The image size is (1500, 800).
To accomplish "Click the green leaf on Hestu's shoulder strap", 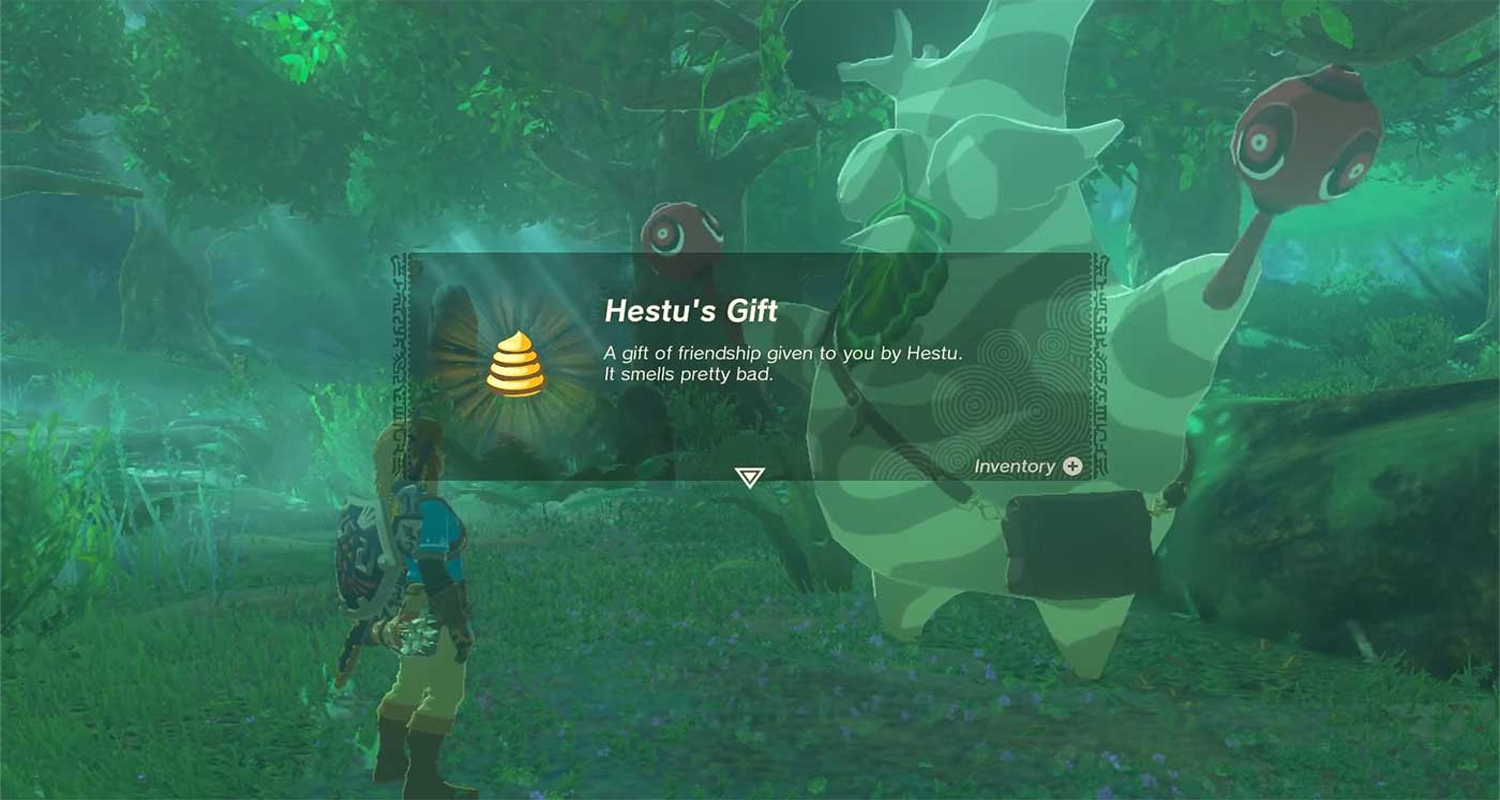I will (x=889, y=291).
